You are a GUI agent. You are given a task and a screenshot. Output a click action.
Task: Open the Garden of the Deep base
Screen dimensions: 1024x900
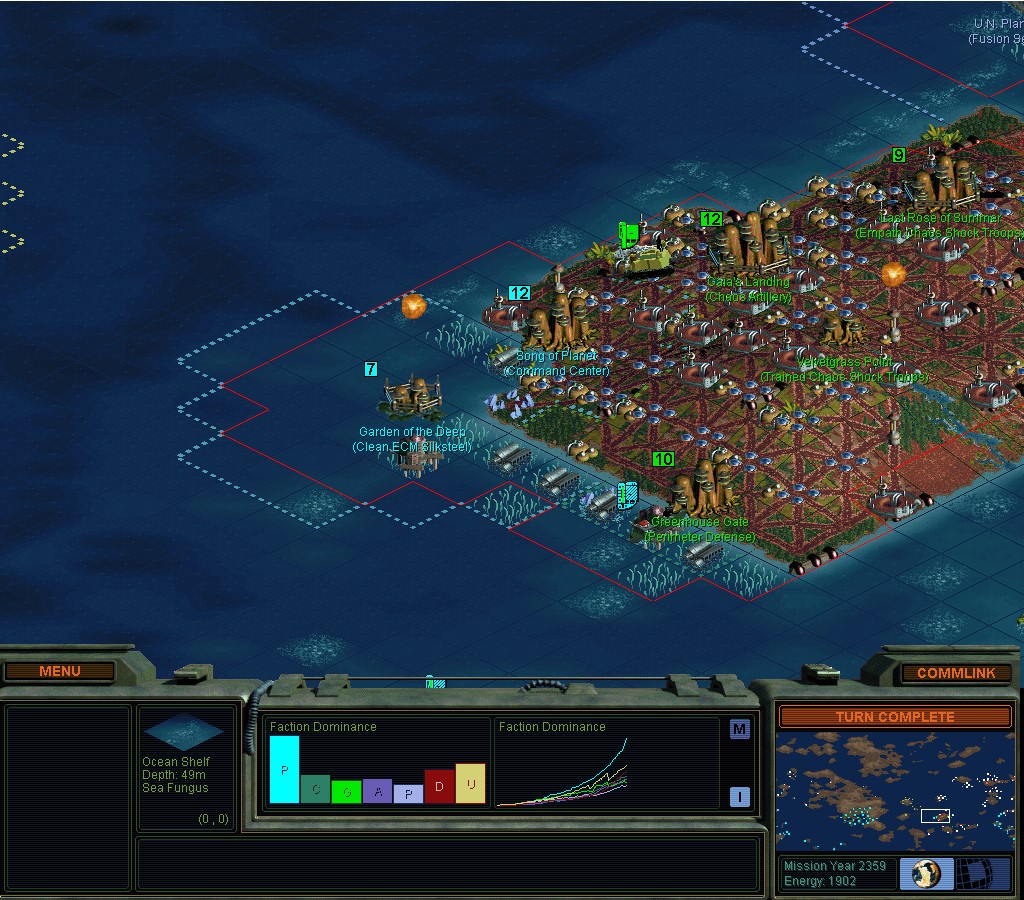[x=412, y=397]
